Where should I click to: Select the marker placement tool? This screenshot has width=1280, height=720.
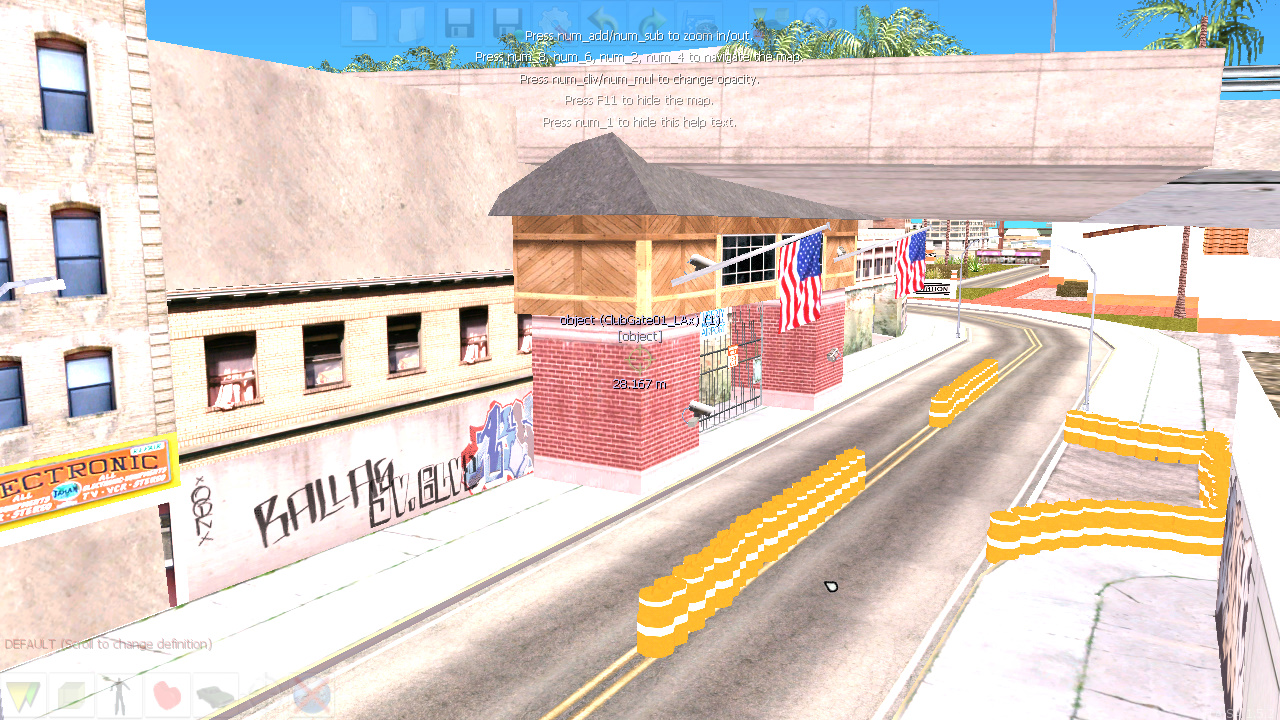[23, 694]
